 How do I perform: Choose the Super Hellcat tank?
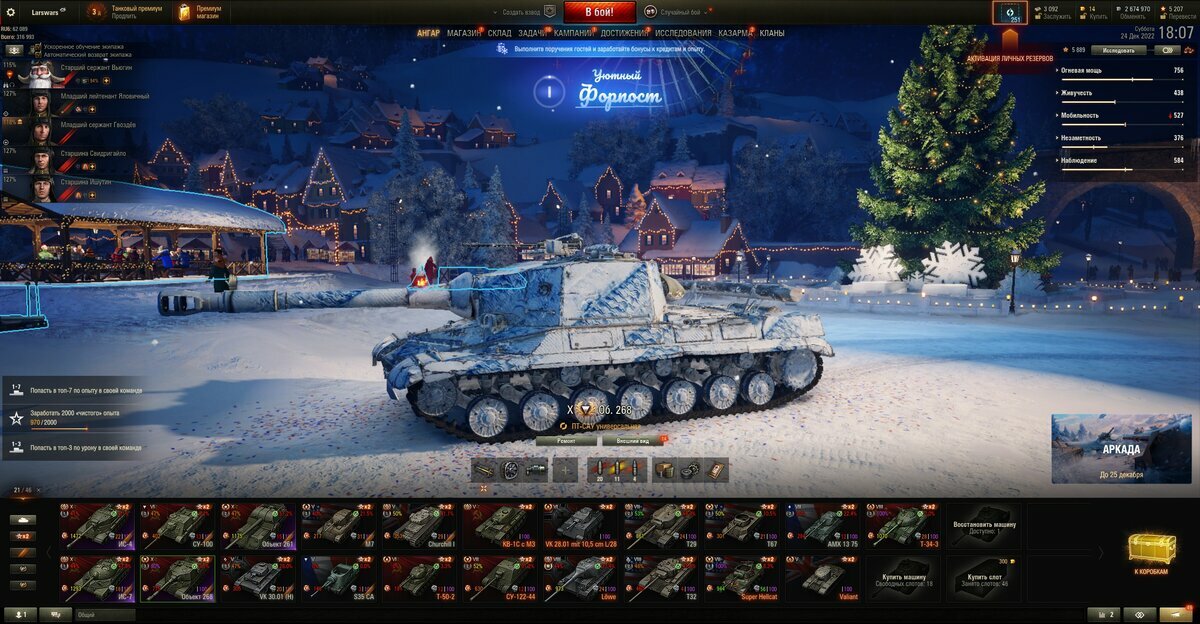click(x=741, y=578)
